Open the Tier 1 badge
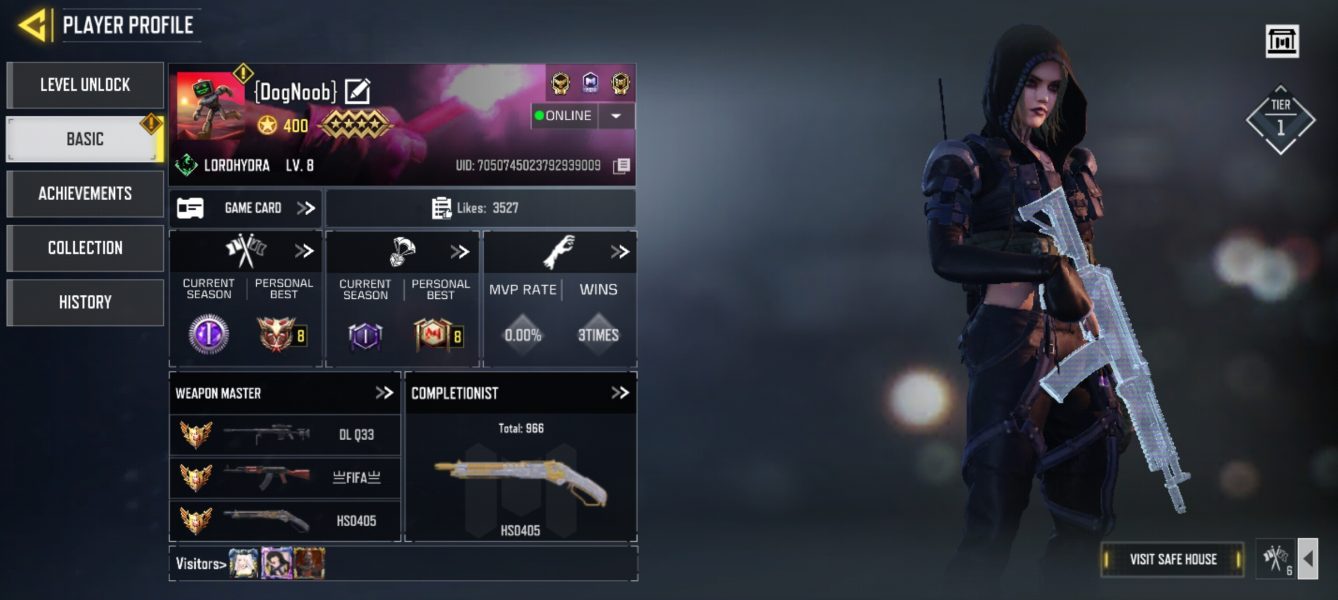 [1281, 119]
